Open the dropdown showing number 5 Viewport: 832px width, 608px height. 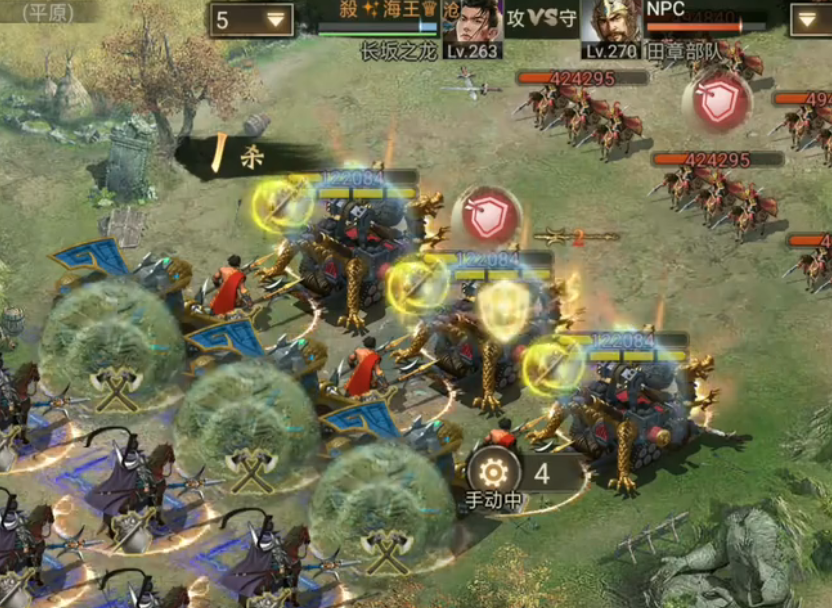pyautogui.click(x=251, y=20)
